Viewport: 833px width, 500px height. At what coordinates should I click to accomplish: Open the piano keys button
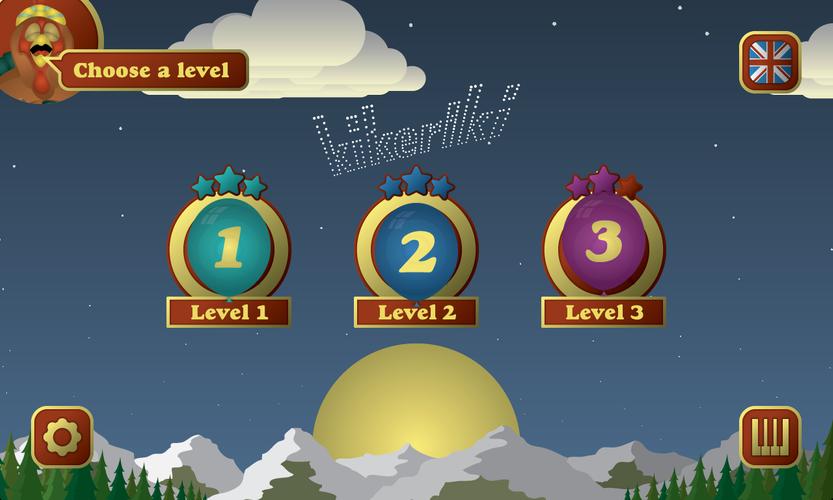coord(770,437)
